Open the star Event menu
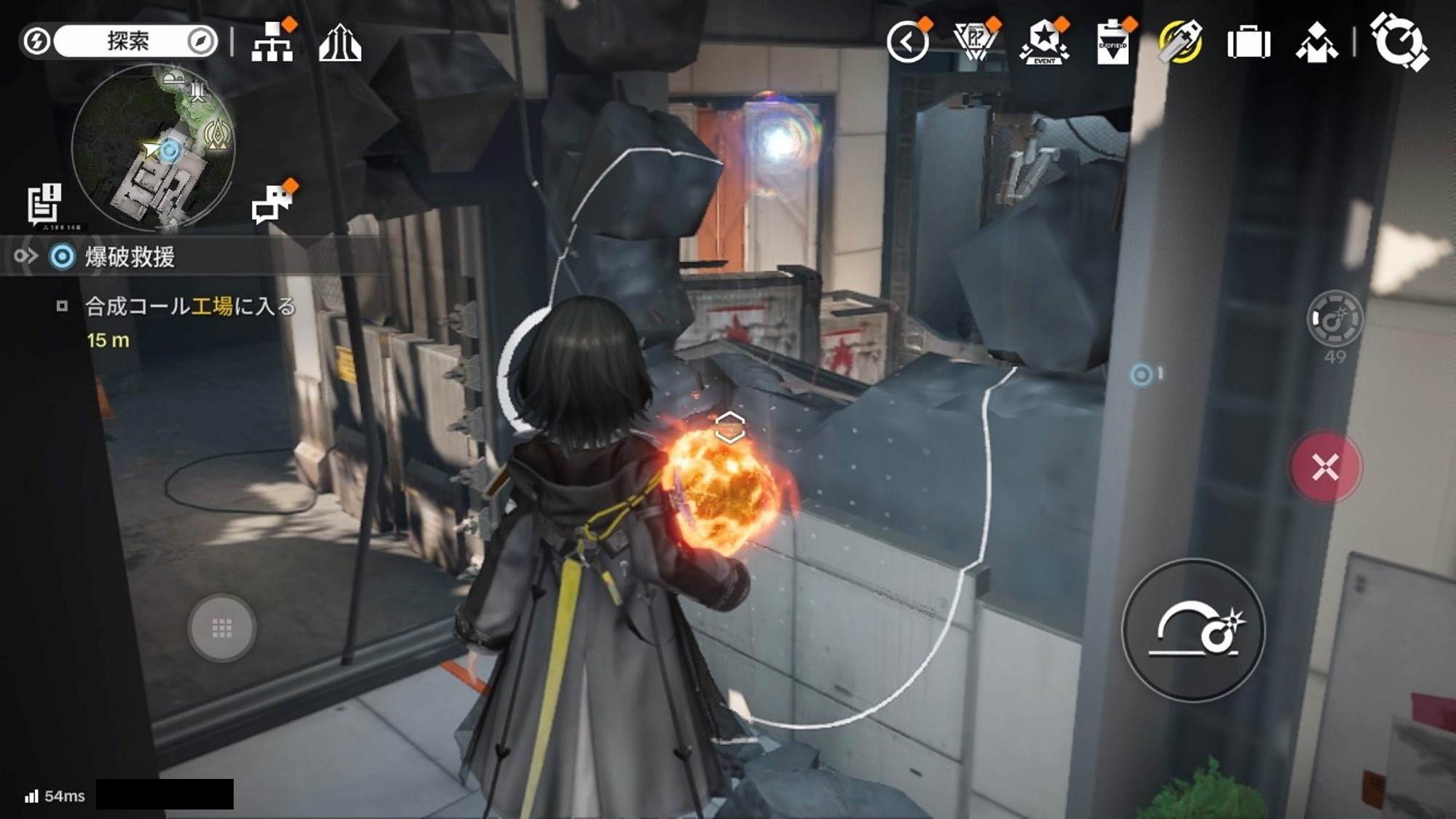The height and width of the screenshot is (819, 1456). click(1044, 42)
